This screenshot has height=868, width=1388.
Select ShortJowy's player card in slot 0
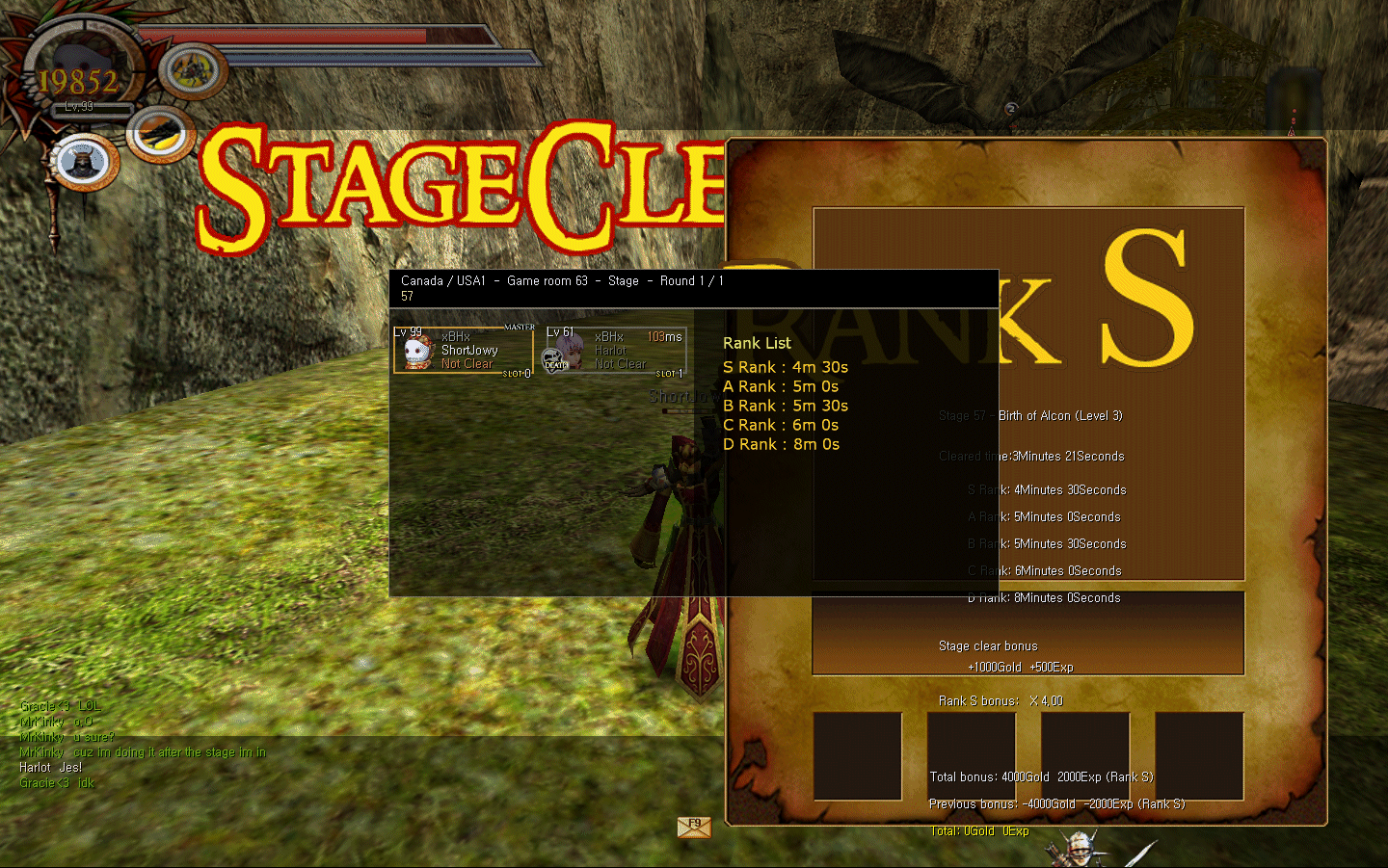click(x=463, y=351)
